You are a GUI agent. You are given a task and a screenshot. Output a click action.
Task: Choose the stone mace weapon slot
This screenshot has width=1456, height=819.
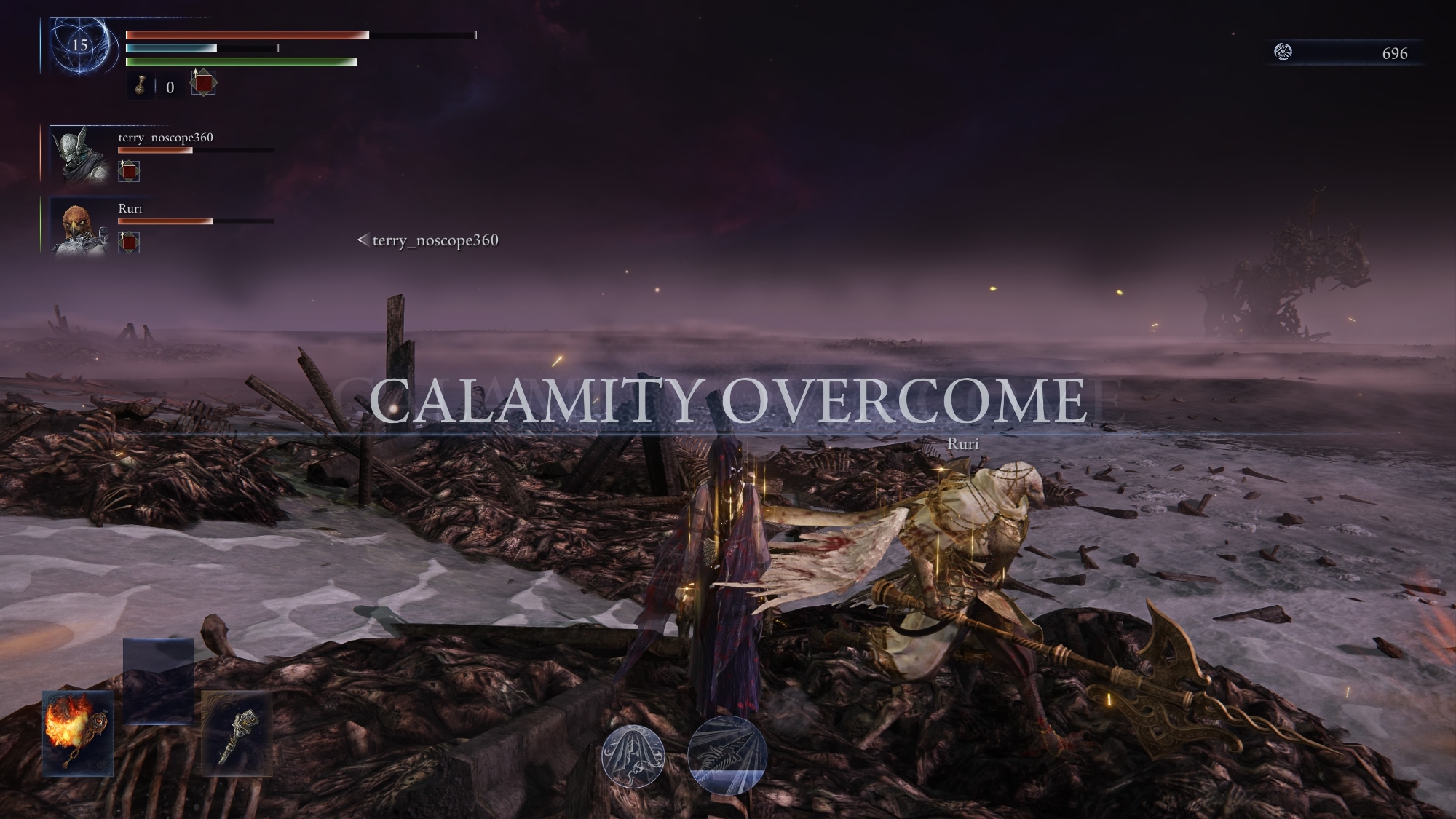pyautogui.click(x=237, y=732)
